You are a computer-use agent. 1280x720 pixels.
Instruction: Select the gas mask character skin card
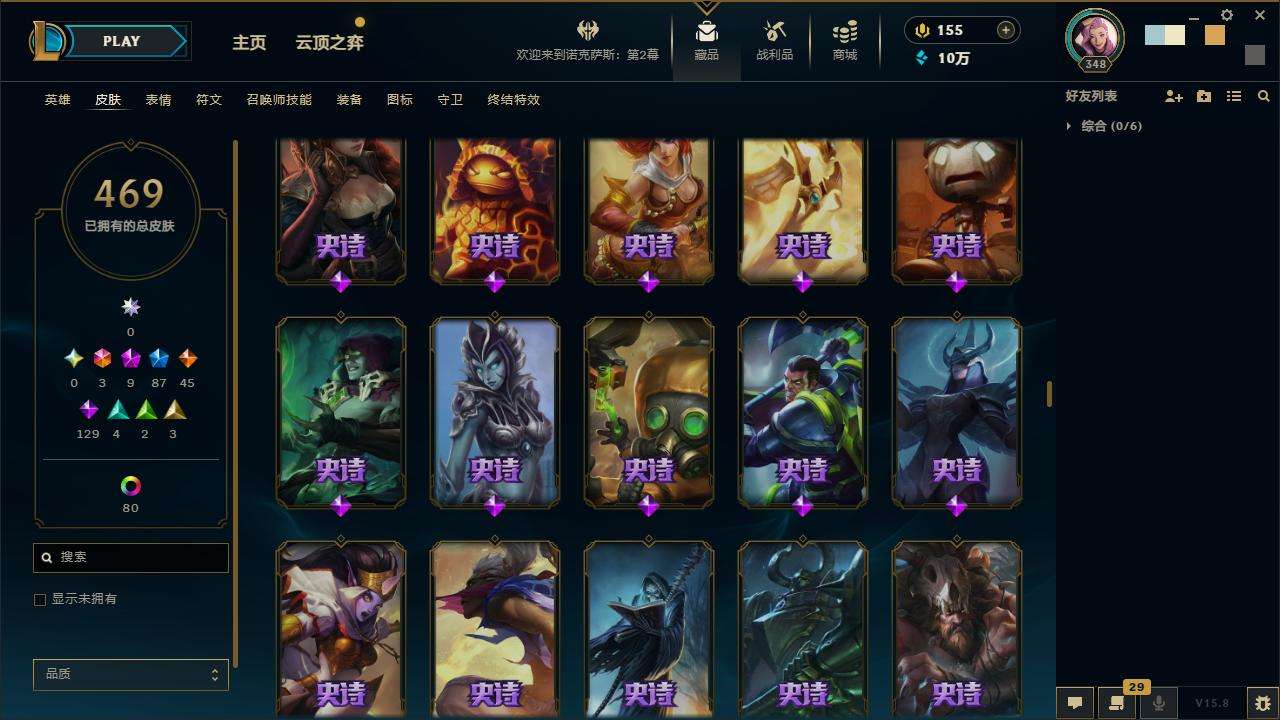coord(648,410)
